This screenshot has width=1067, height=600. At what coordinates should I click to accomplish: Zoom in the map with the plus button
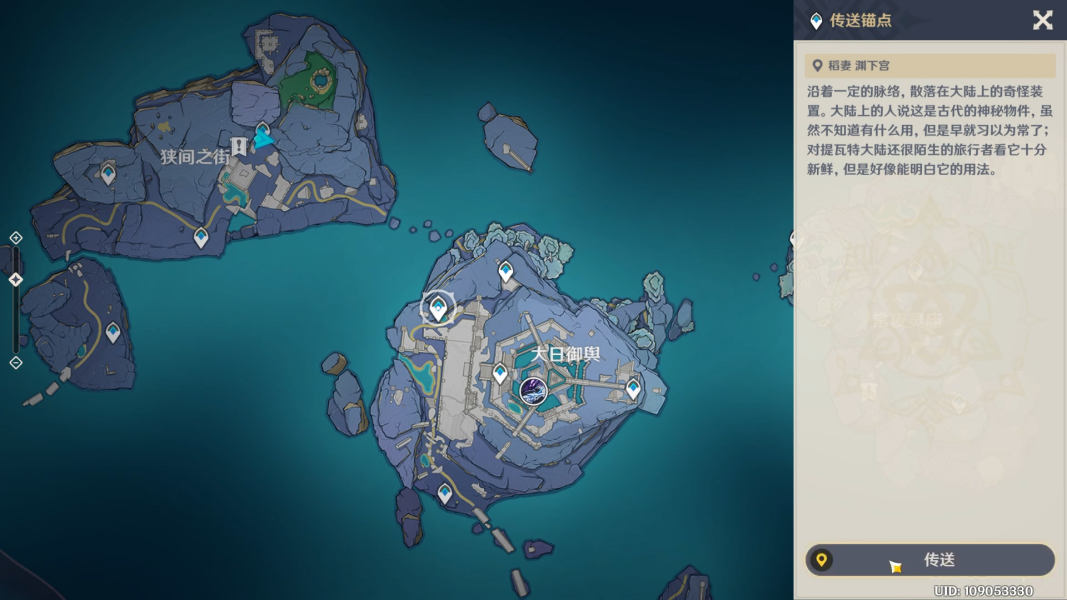(16, 238)
